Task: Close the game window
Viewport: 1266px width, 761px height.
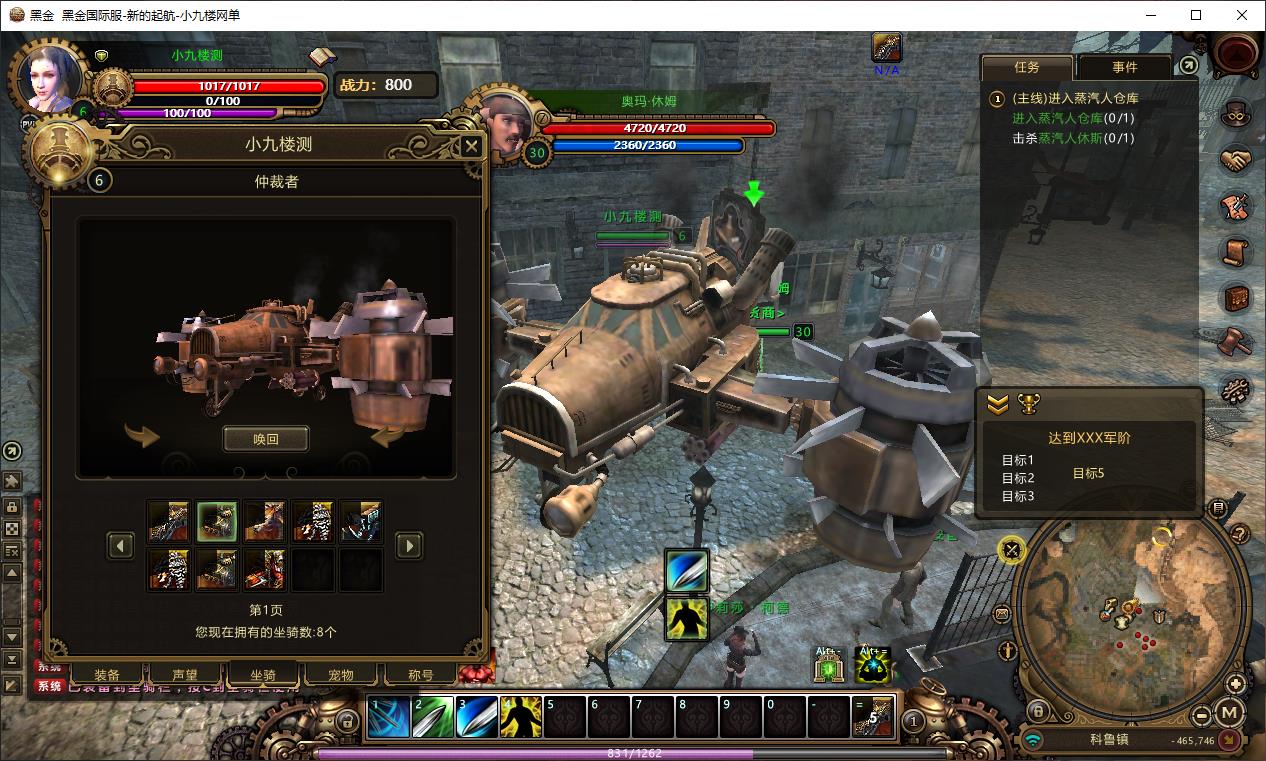Action: click(1242, 15)
